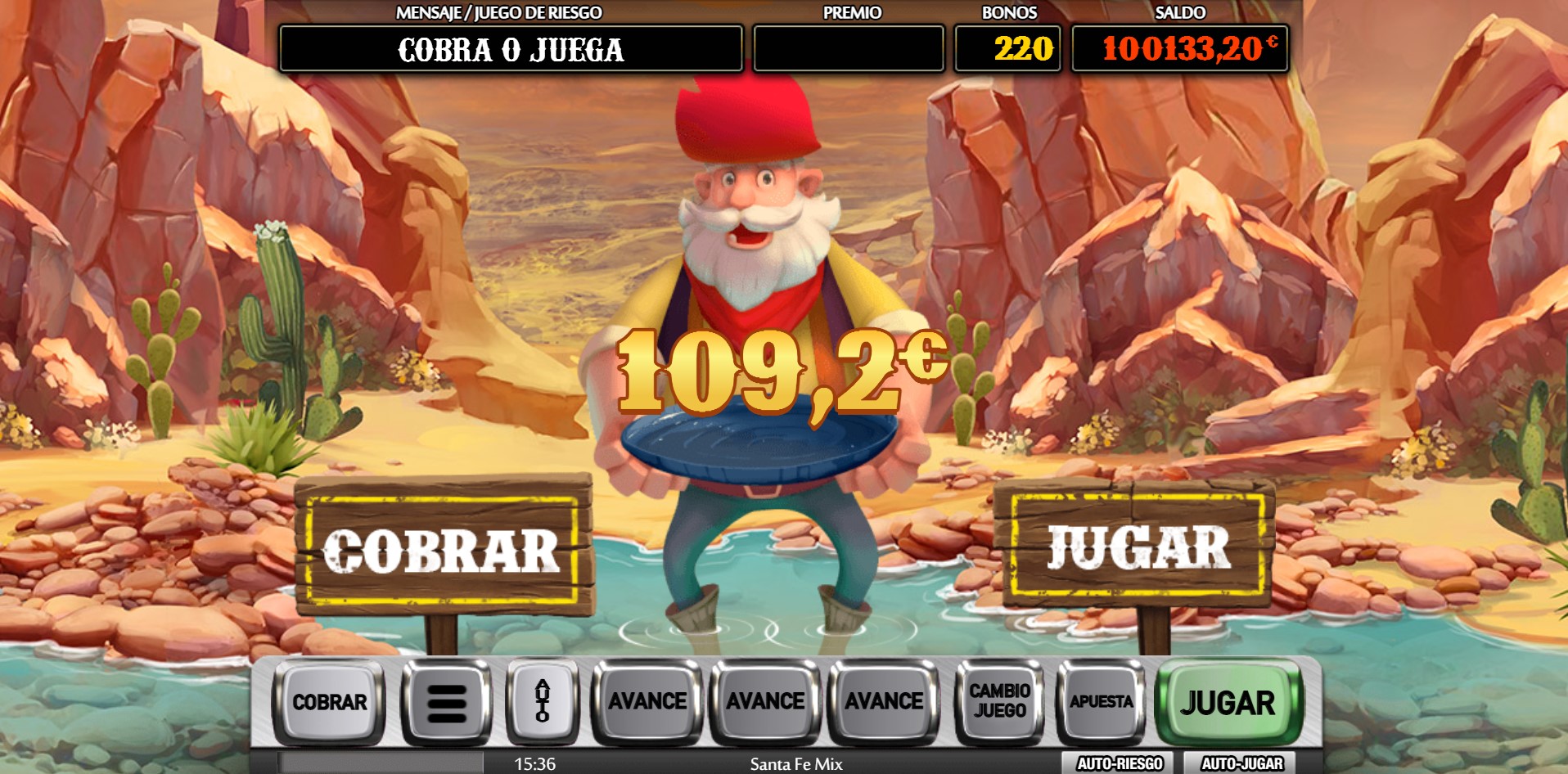Screen dimensions: 1568x774
Task: Click the empty PREMIO display
Action: point(847,51)
